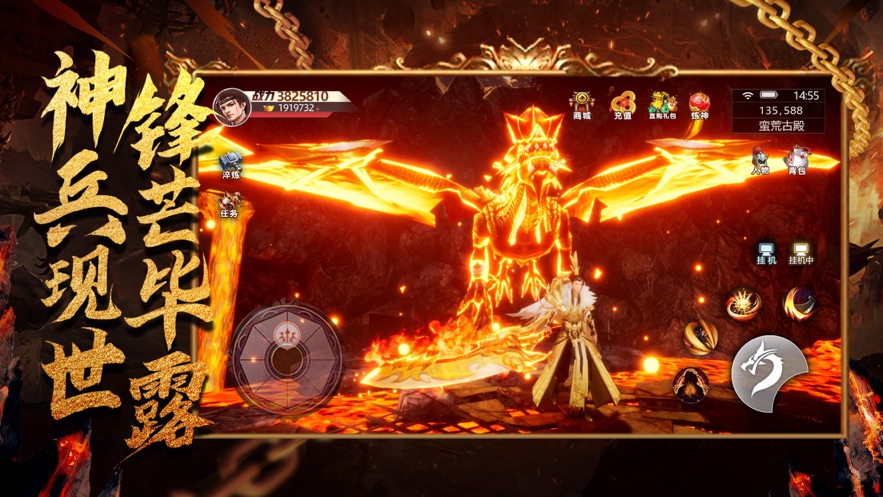Toggle the 挂机 auto-battle button
The image size is (883, 497).
pos(767,252)
